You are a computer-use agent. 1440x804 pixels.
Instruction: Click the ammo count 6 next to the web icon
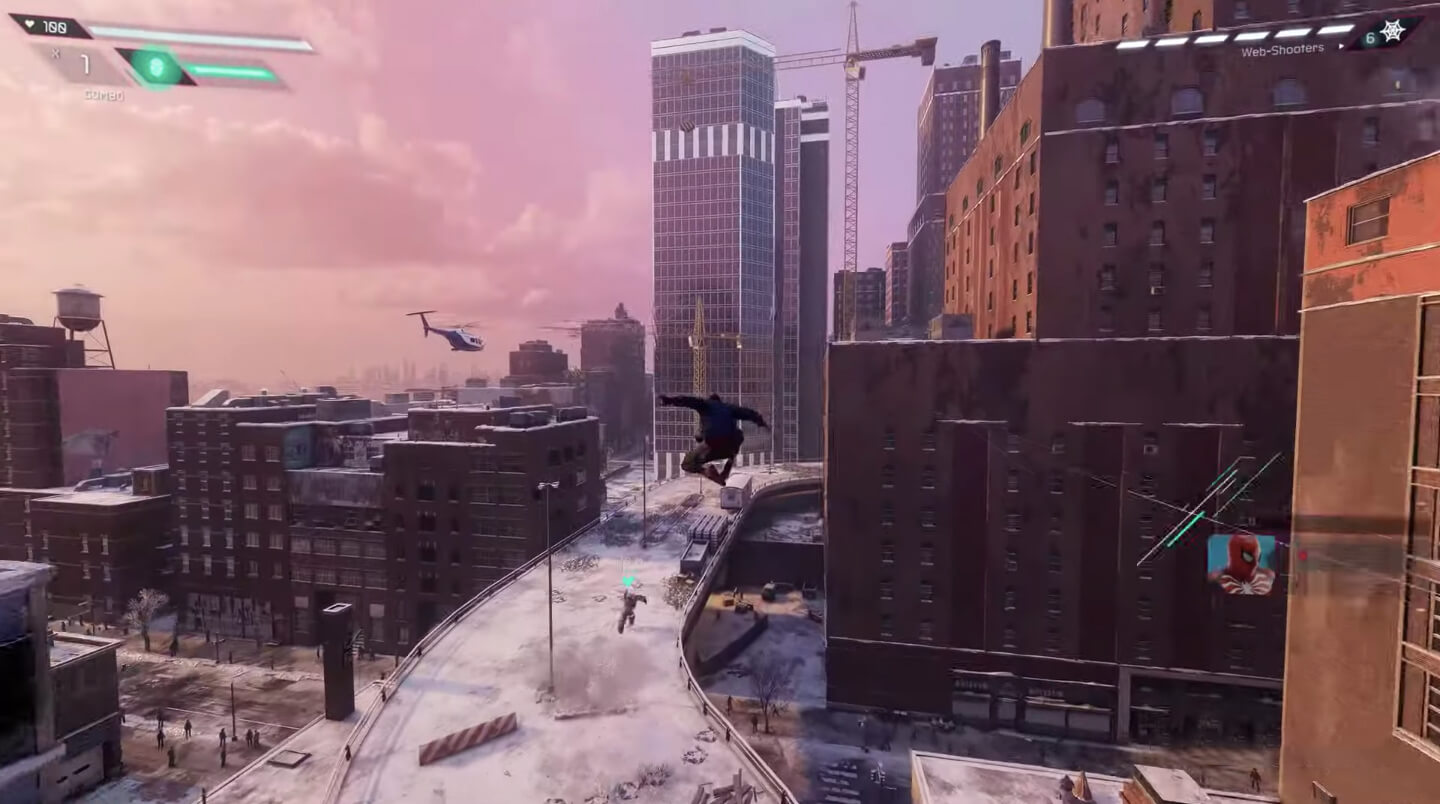(x=1369, y=37)
